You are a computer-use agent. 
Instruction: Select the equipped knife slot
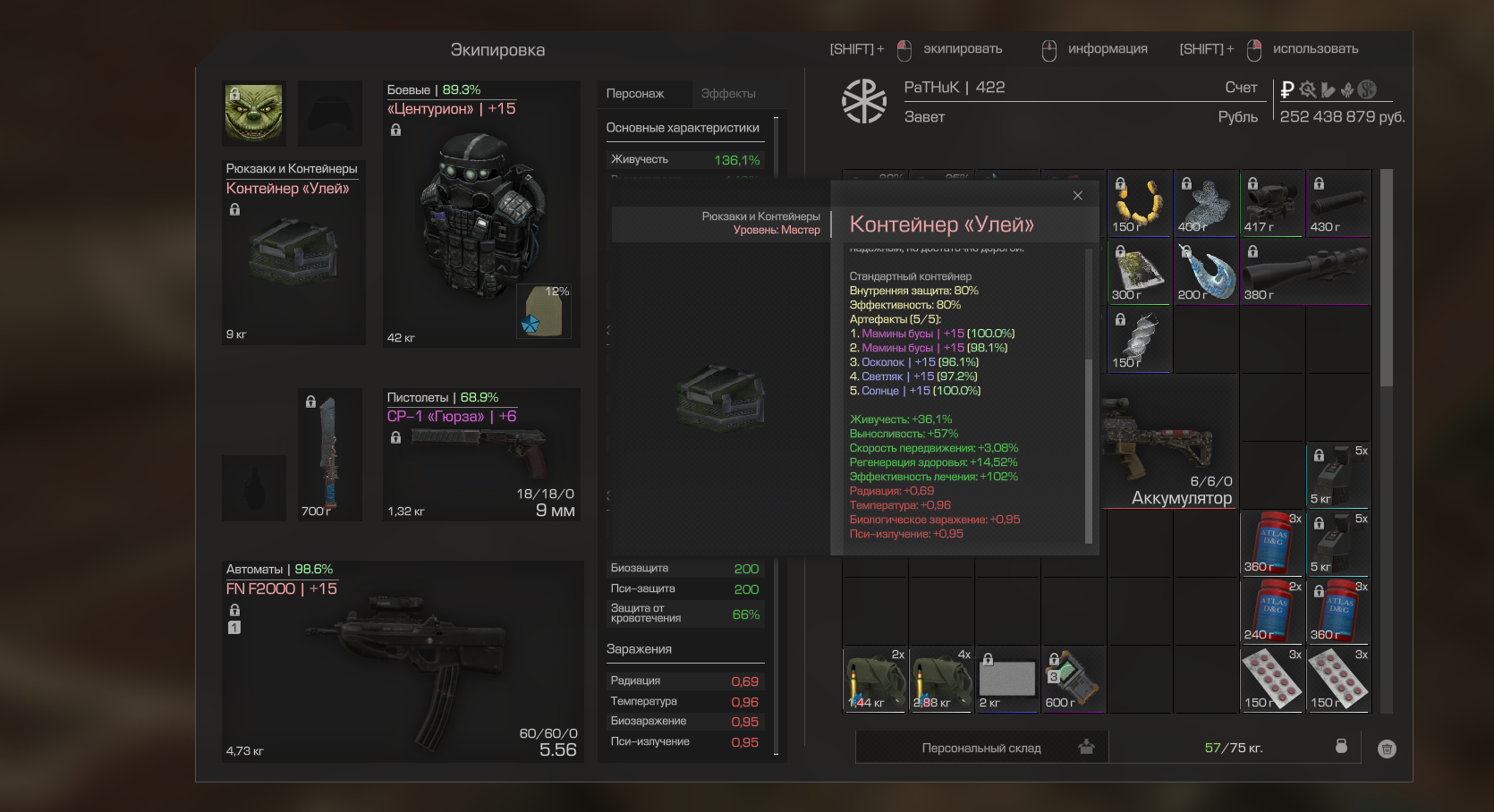click(x=329, y=454)
